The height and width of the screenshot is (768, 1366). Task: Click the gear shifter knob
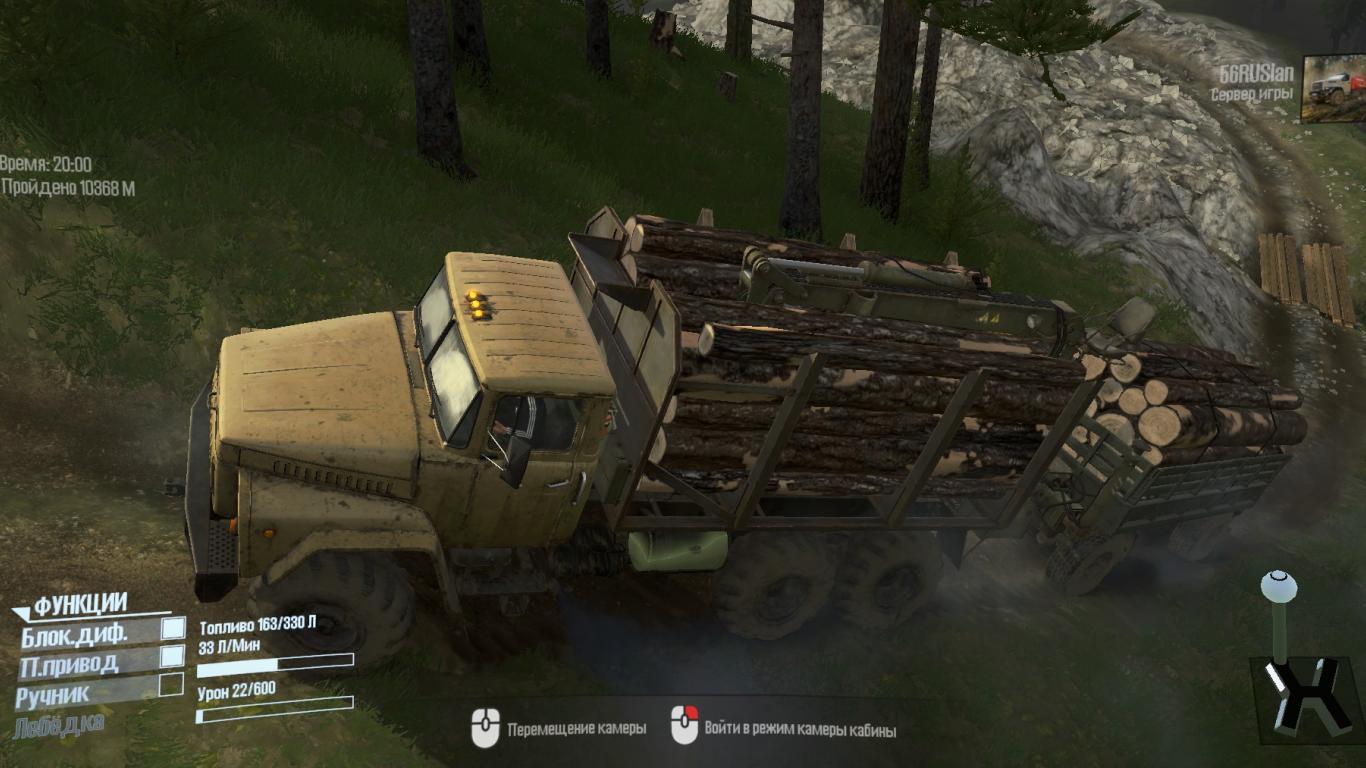click(1276, 586)
